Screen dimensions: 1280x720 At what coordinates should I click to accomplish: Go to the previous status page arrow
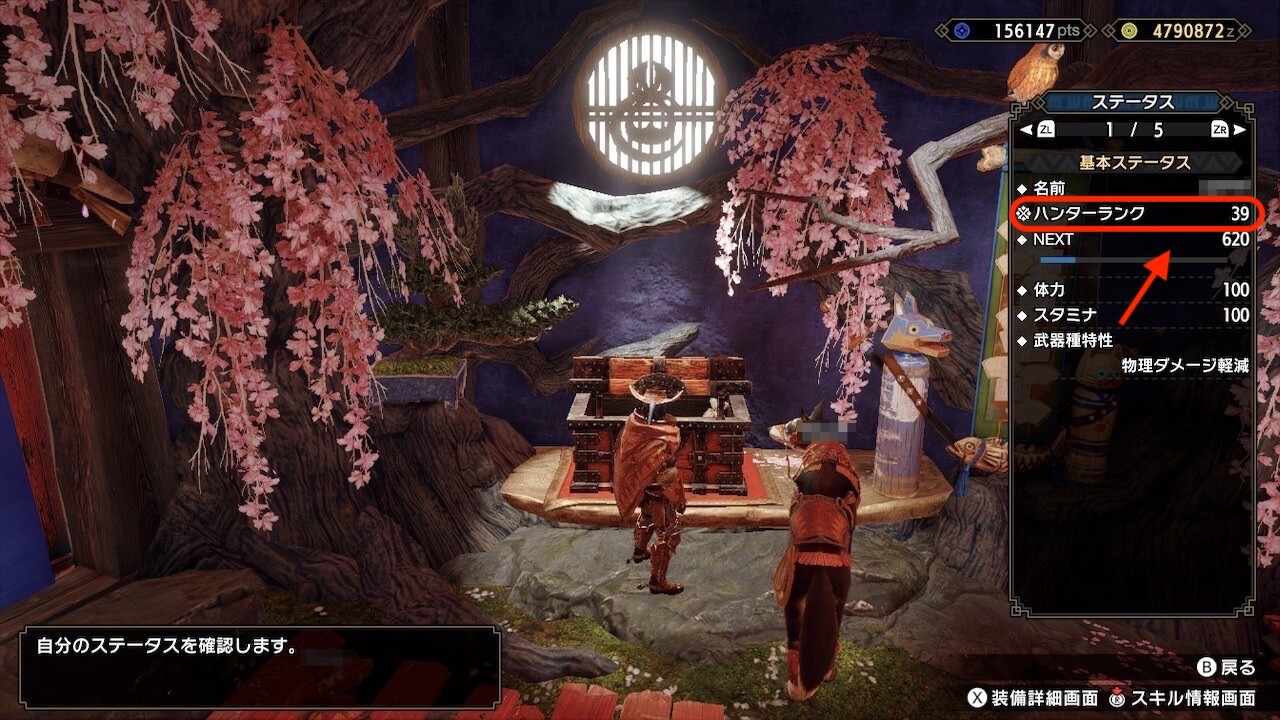(1025, 130)
